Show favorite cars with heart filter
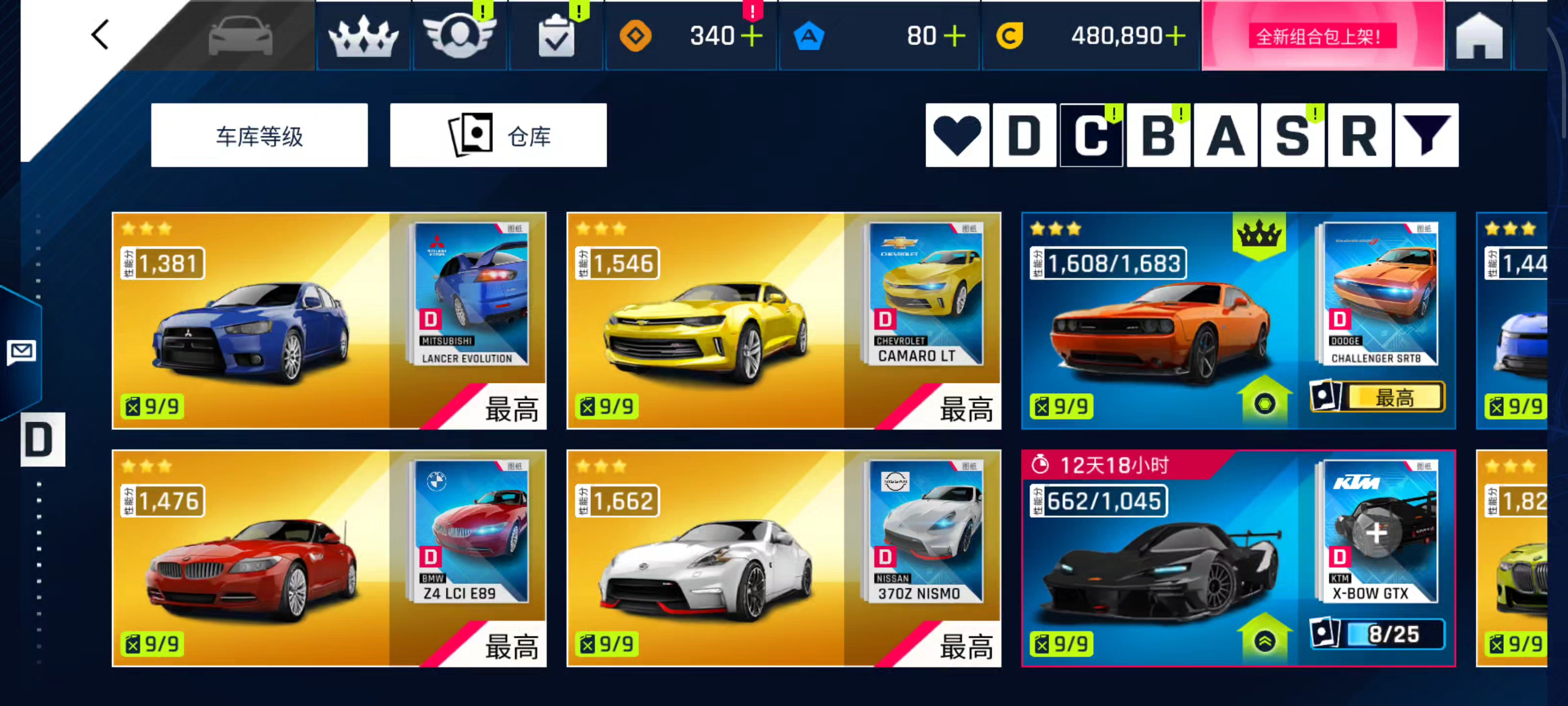The image size is (1568, 706). (x=957, y=135)
